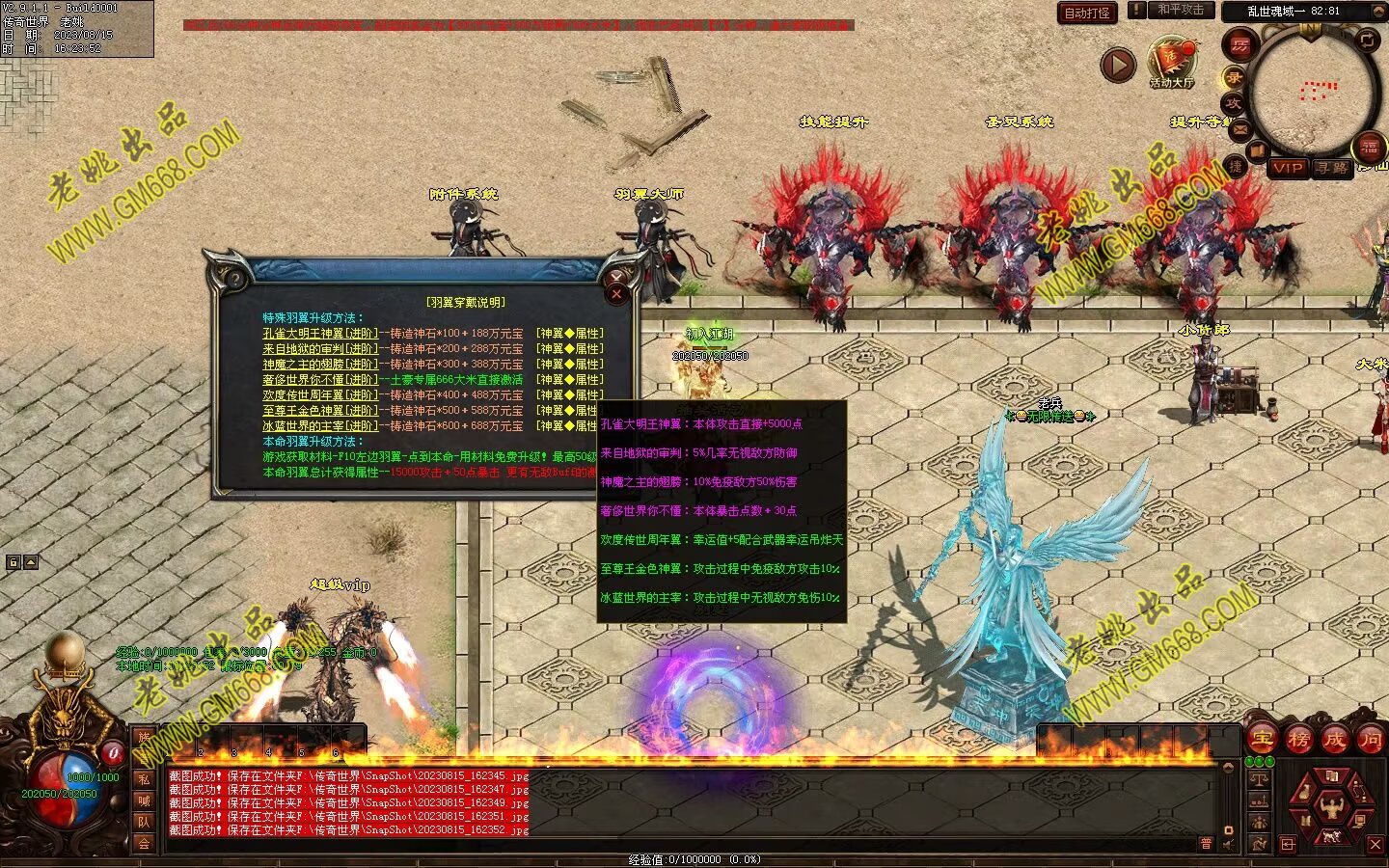Switch to the 队 team chat channel

[144, 822]
